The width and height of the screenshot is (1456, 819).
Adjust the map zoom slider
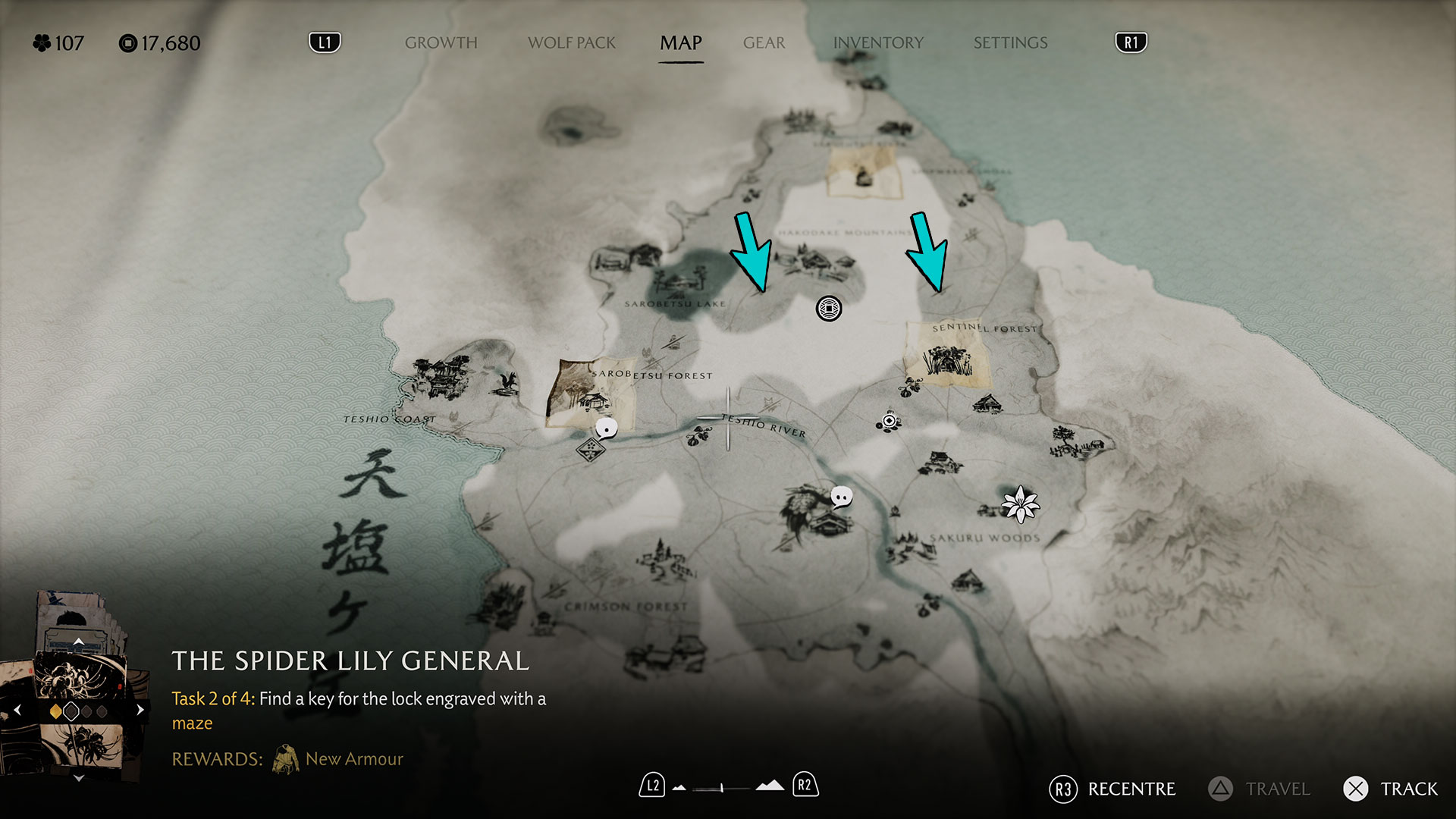click(x=721, y=788)
